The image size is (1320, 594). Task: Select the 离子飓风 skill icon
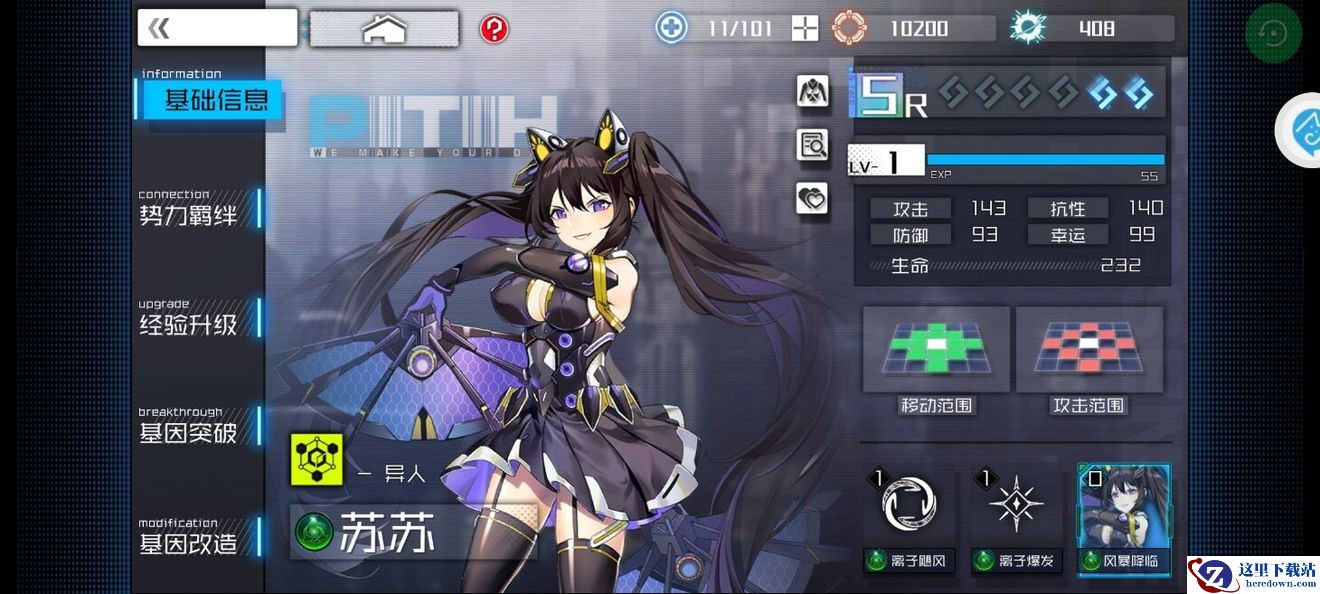coord(910,504)
